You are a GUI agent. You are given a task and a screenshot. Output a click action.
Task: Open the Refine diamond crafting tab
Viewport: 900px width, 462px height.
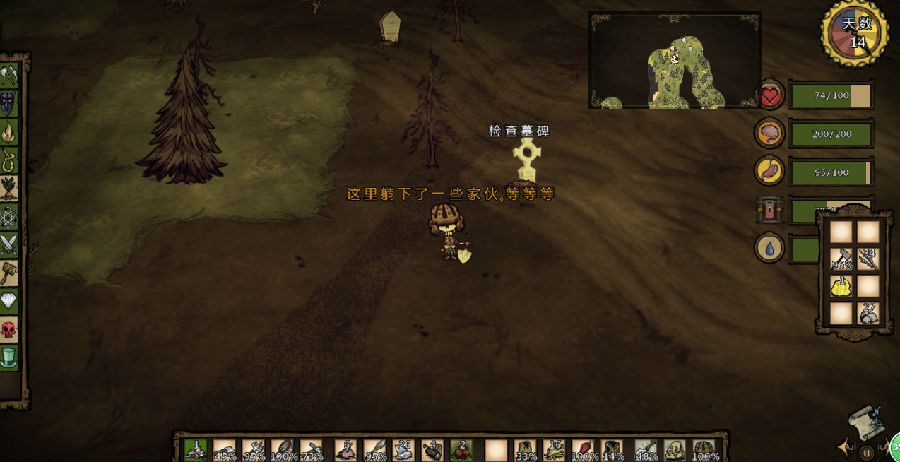coord(9,300)
